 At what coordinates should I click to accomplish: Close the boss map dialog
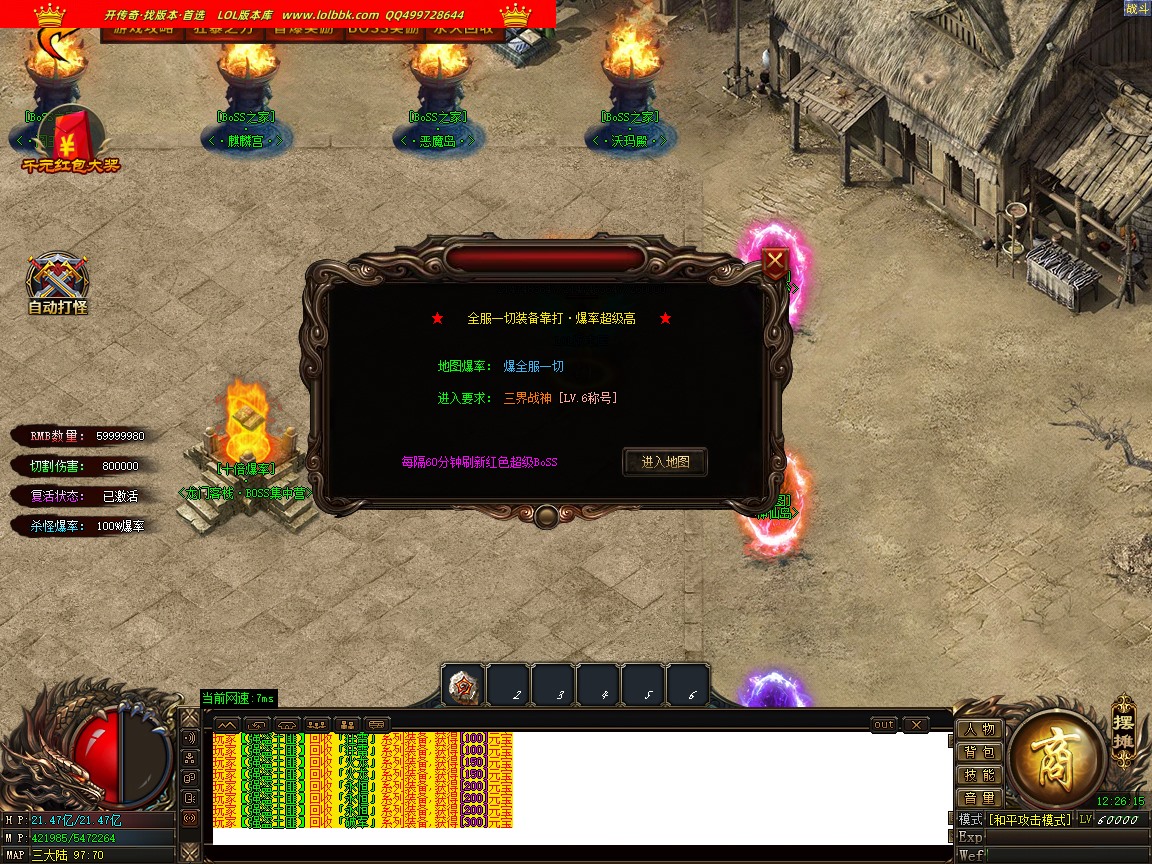(775, 263)
